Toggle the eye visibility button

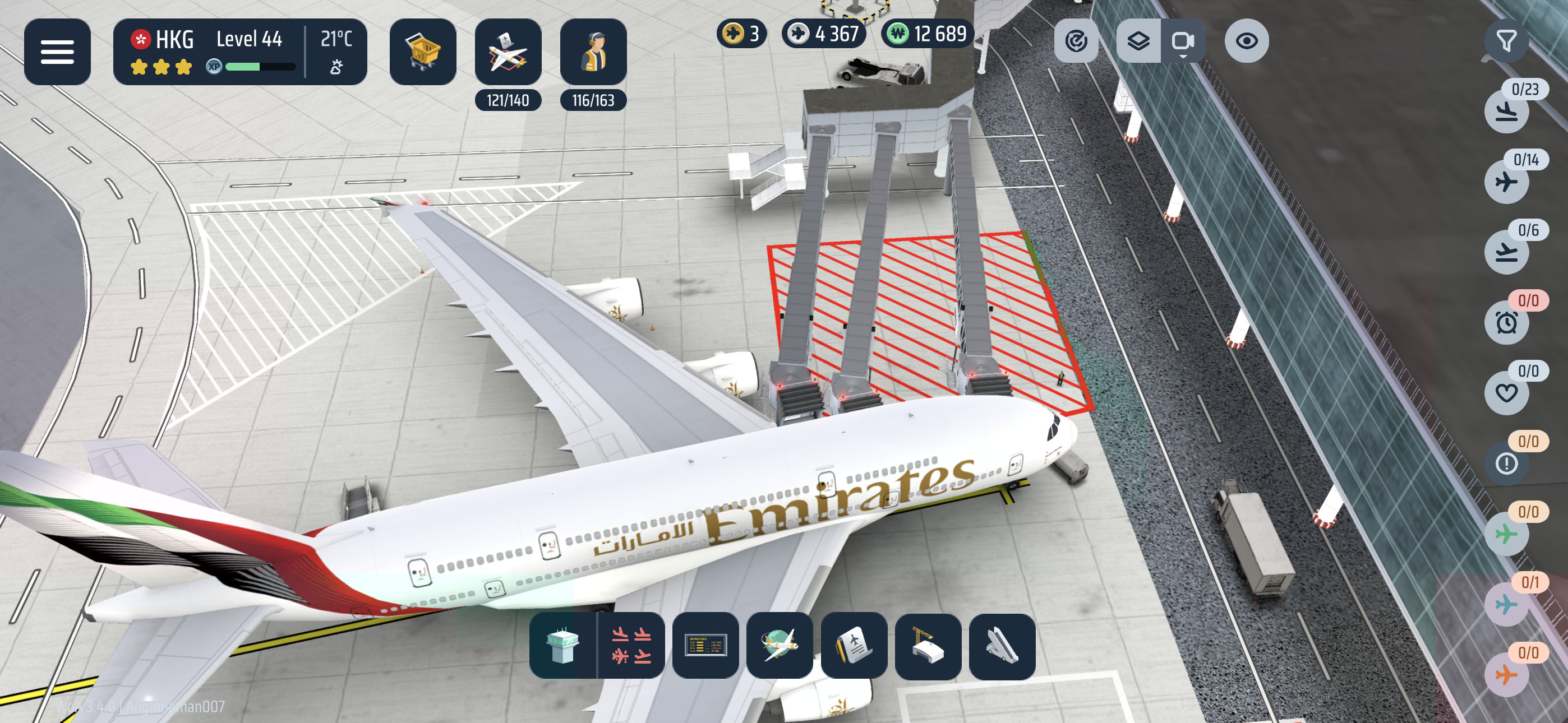[1247, 41]
